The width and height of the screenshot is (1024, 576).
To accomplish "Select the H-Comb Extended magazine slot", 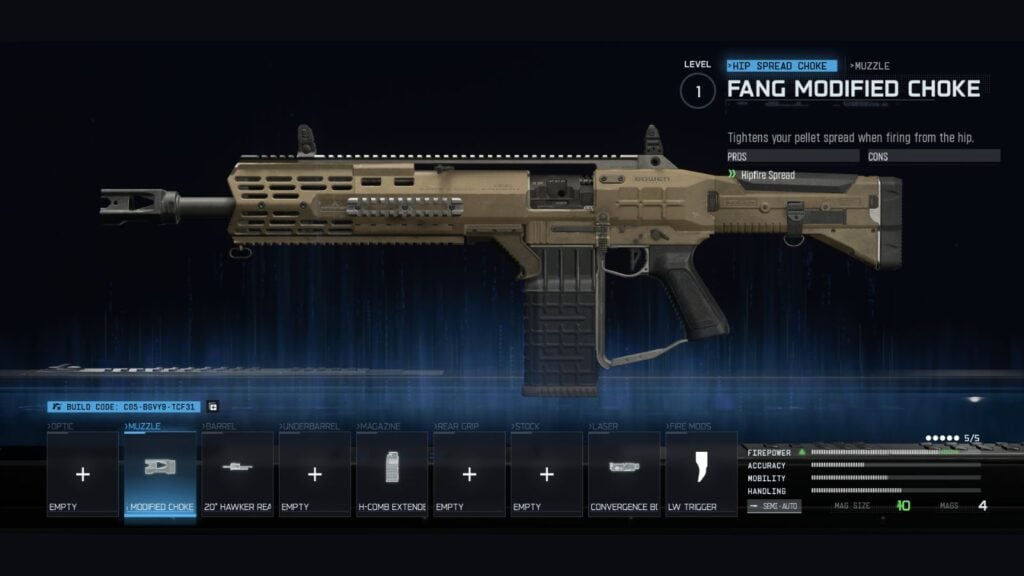I will click(x=392, y=474).
